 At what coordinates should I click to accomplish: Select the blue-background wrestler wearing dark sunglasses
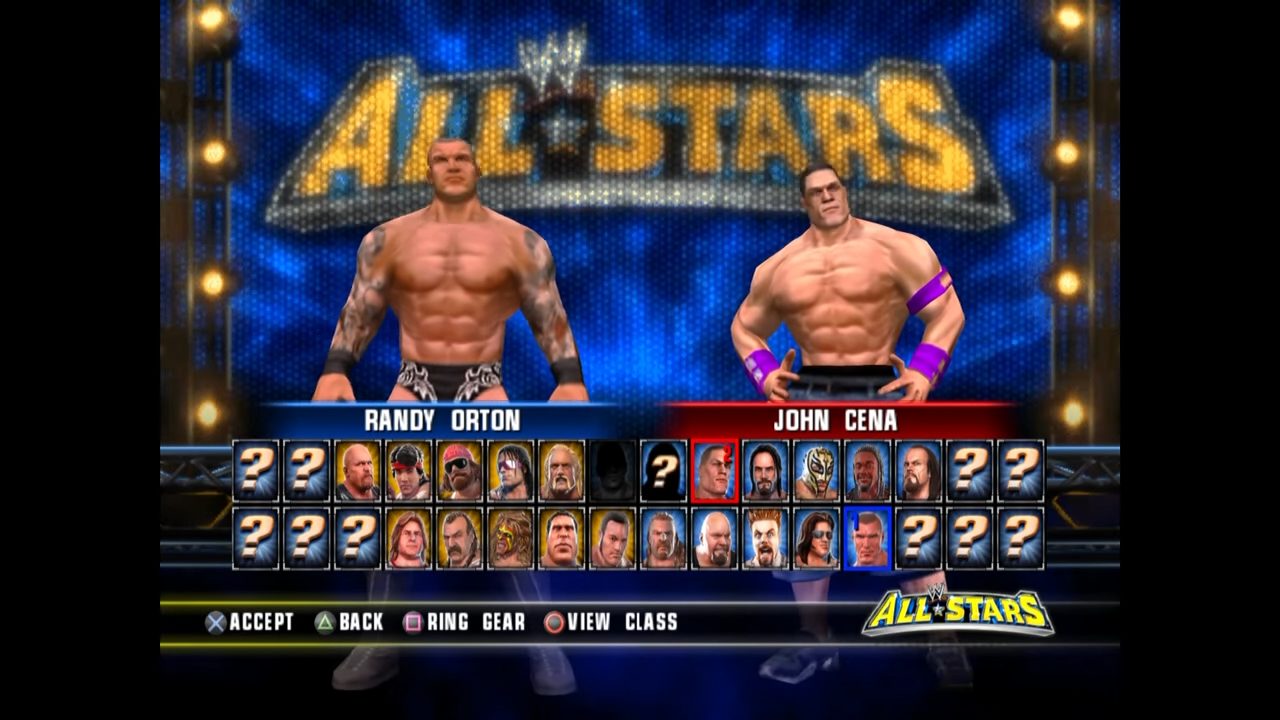click(817, 538)
